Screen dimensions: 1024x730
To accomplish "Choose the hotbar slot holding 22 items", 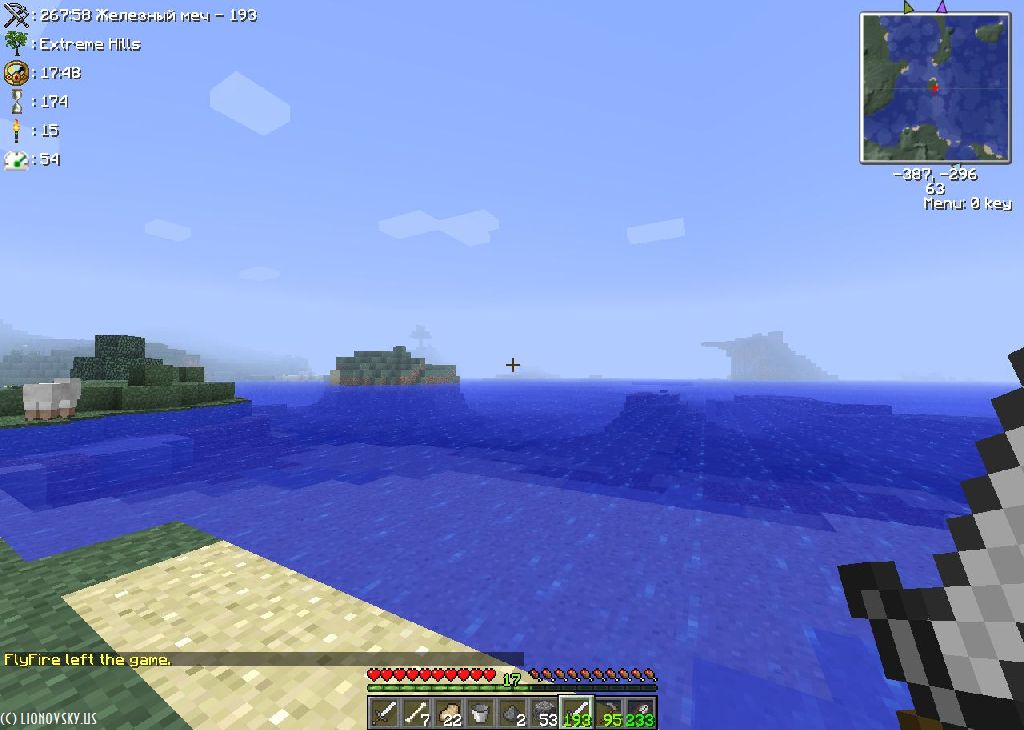I will tap(449, 713).
